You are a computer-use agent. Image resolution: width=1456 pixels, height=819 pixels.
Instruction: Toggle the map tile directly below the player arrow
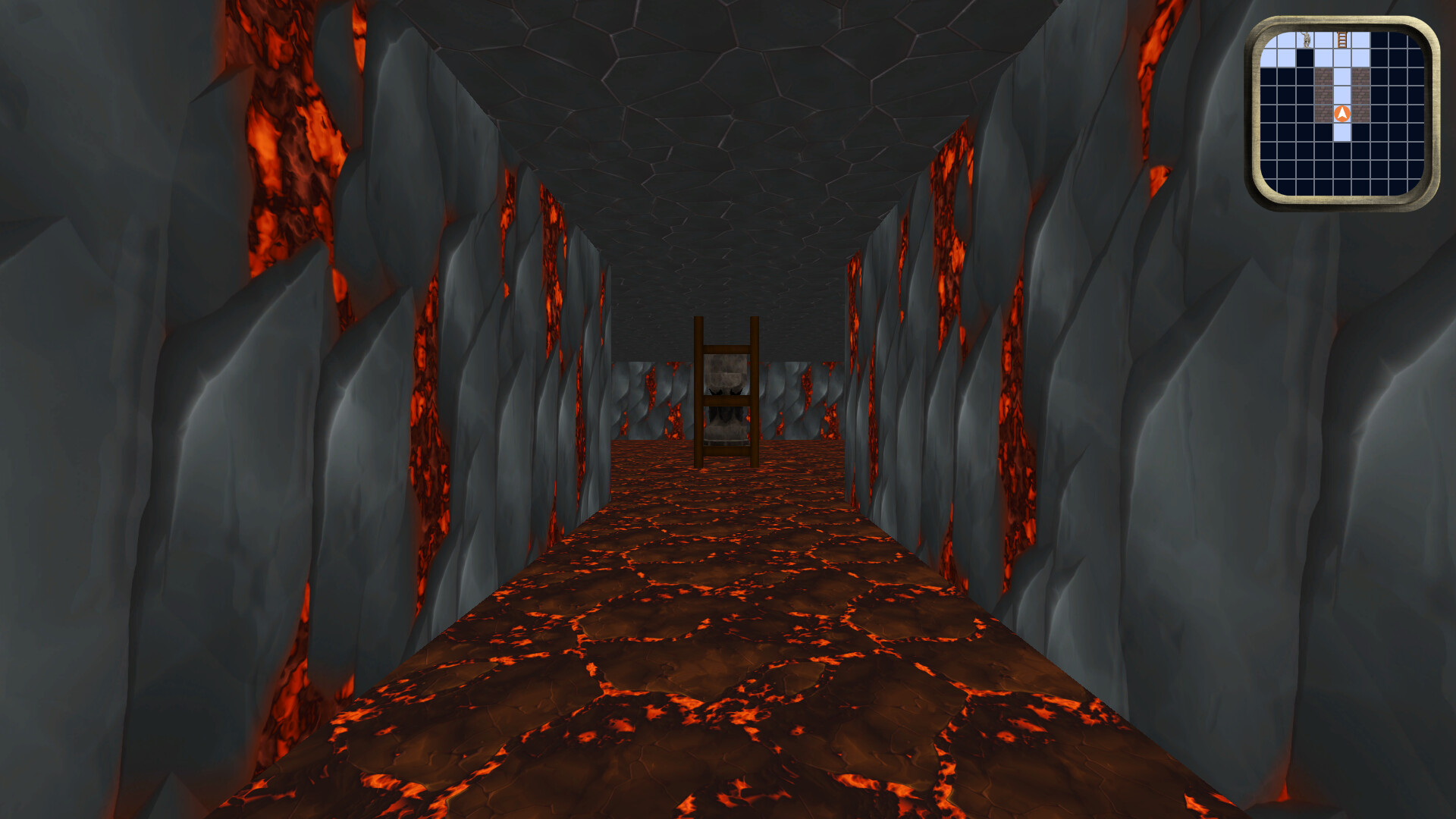(1342, 131)
